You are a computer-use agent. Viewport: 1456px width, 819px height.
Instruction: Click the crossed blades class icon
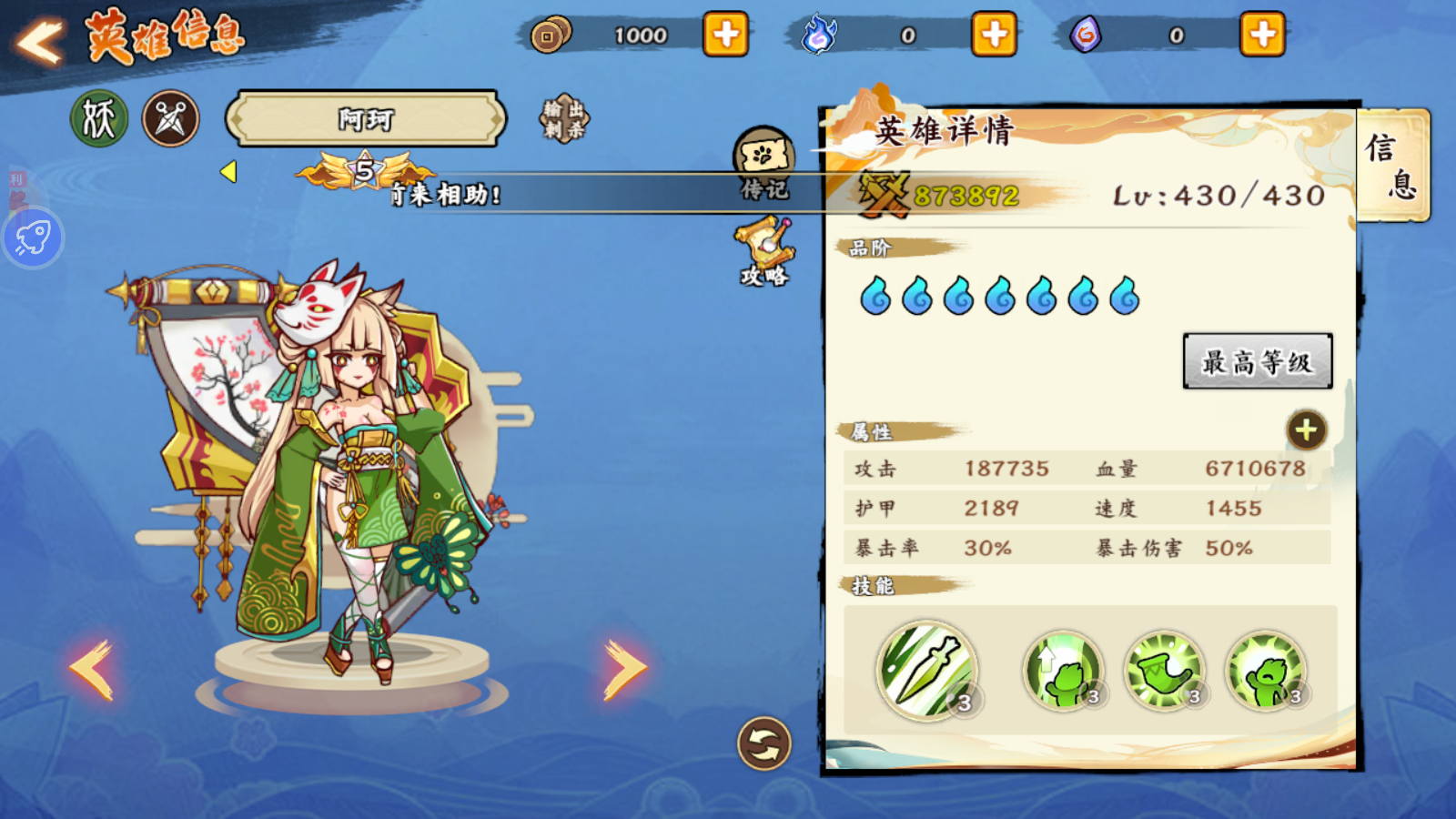(x=170, y=118)
